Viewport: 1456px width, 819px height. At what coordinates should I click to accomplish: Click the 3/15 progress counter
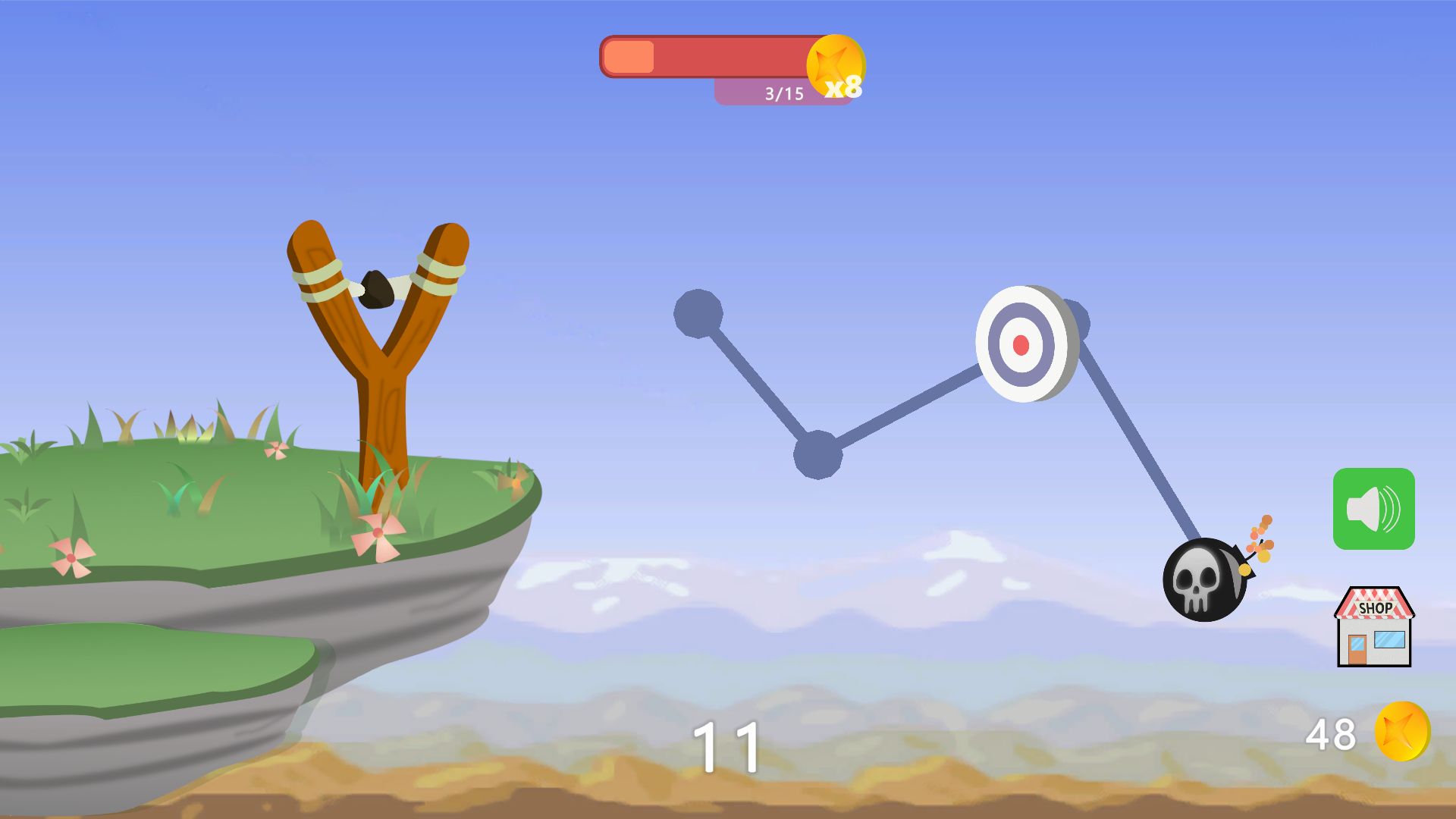click(x=783, y=93)
